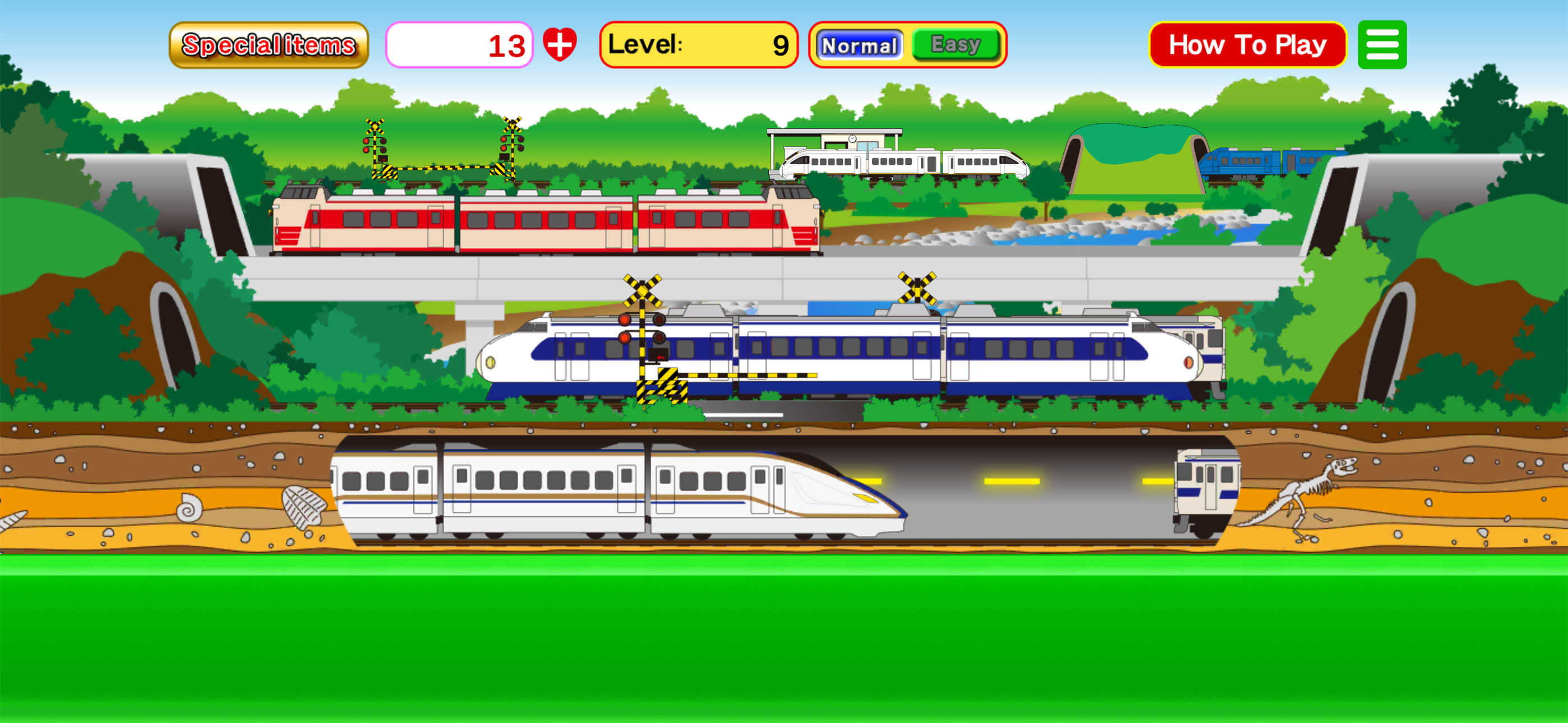Image resolution: width=1568 pixels, height=723 pixels.
Task: Switch the difficulty to Easy mode
Action: 954,44
